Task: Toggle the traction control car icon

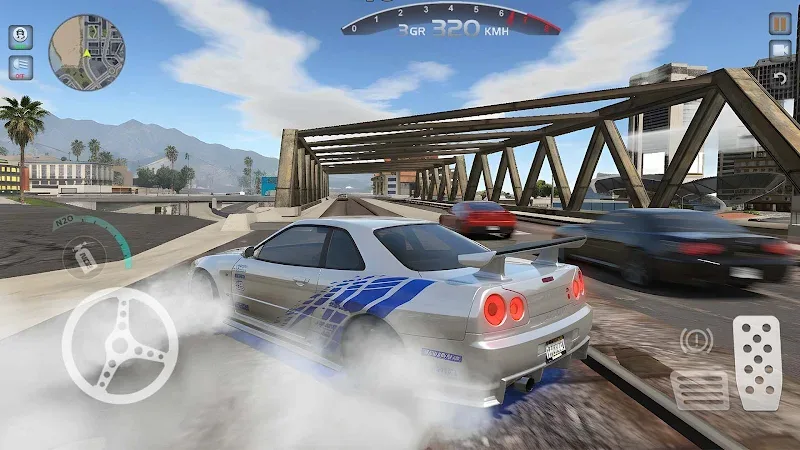Action: pos(21,37)
